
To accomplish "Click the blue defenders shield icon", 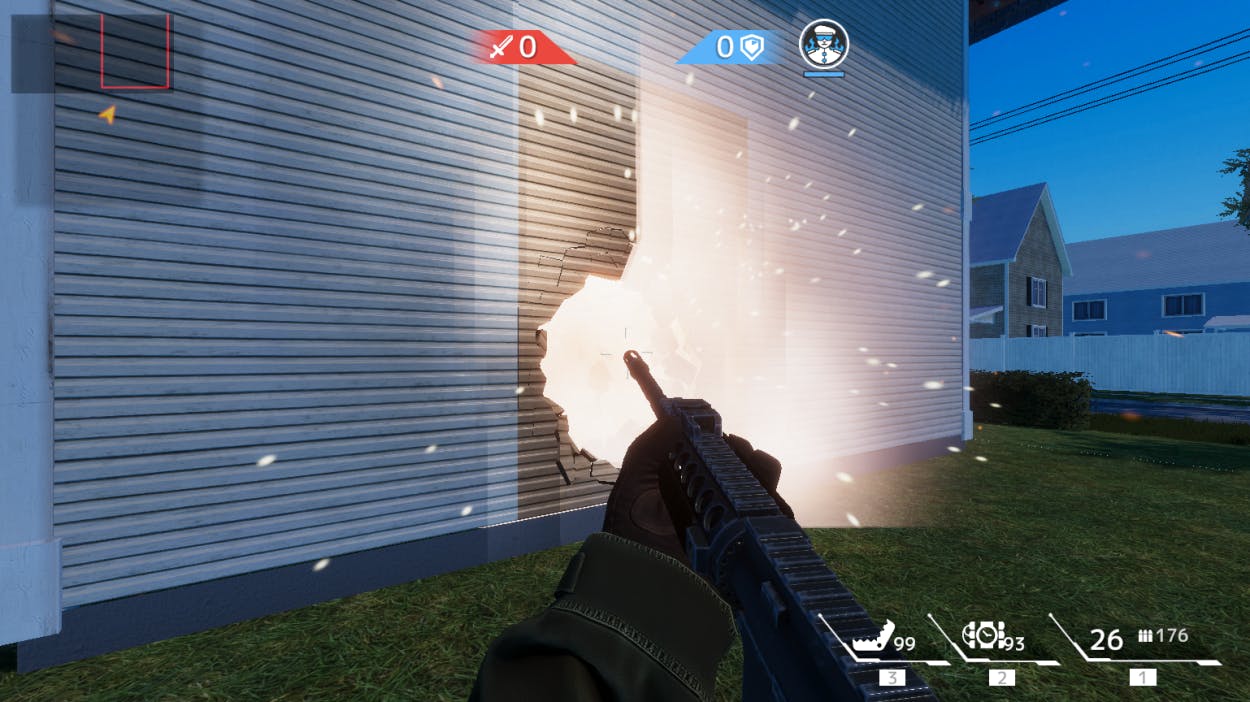I will 750,47.
